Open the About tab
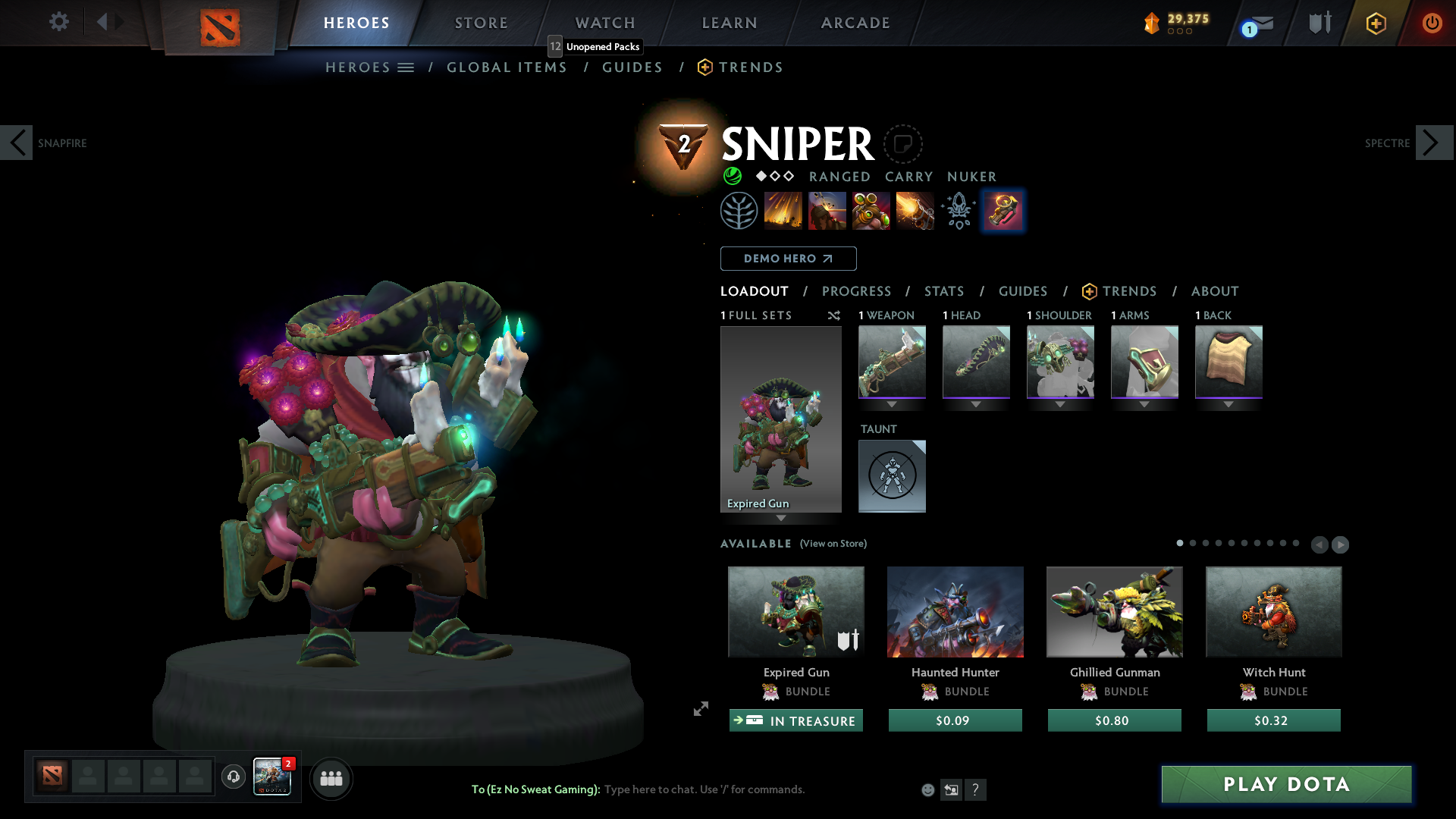 (1215, 291)
